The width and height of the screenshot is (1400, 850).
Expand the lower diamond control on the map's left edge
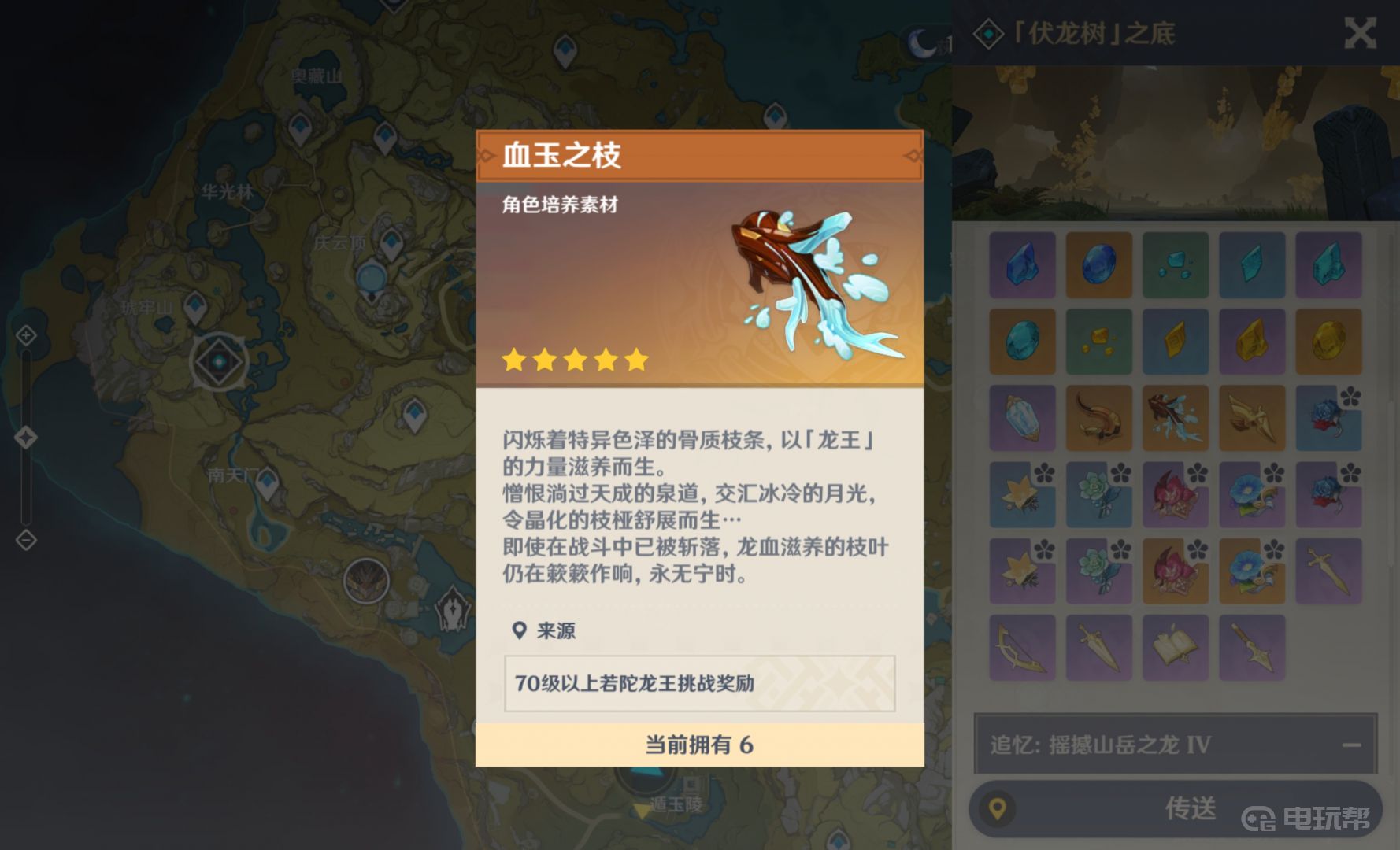(x=26, y=540)
